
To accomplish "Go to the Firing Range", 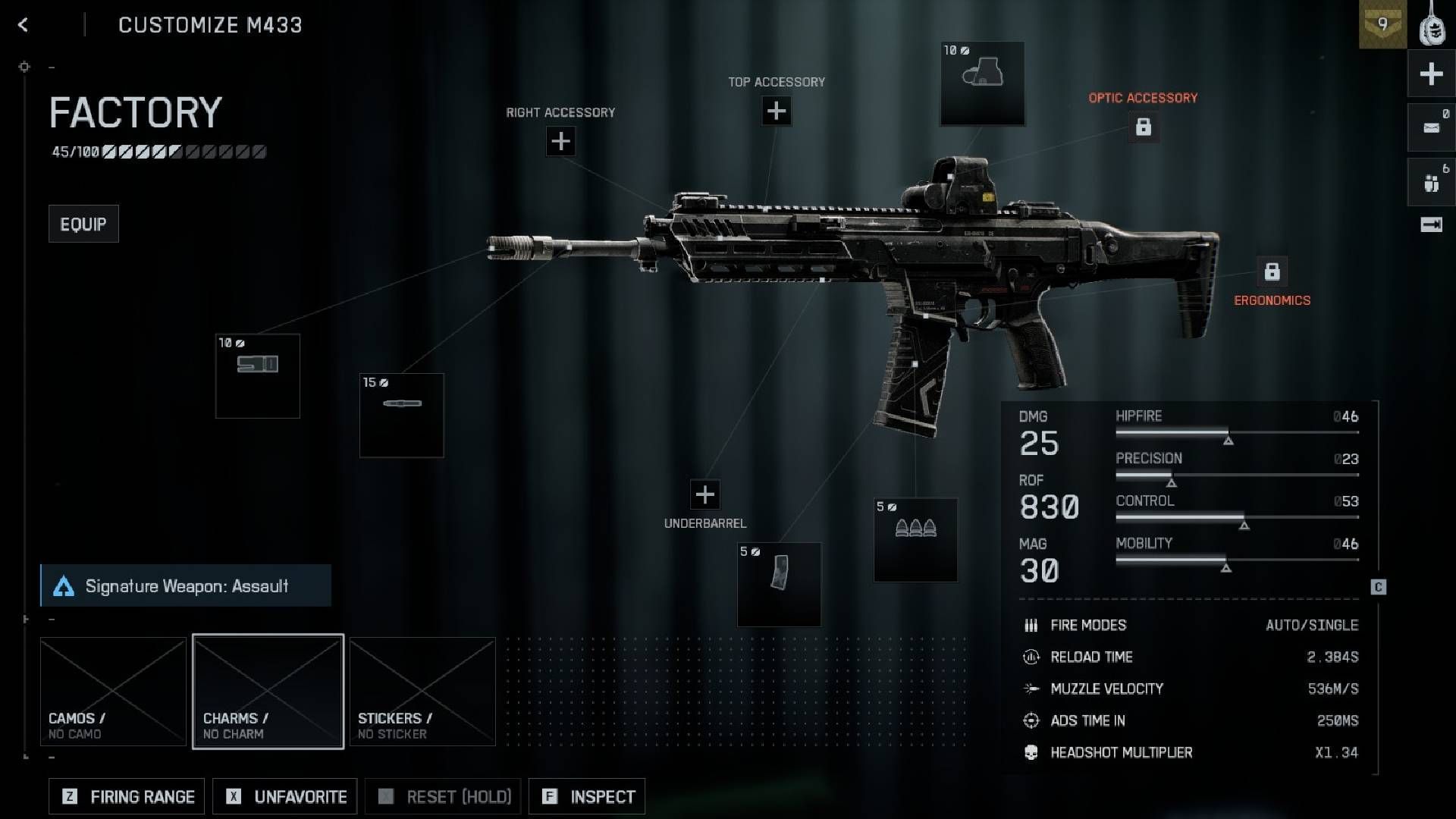I will coord(127,796).
